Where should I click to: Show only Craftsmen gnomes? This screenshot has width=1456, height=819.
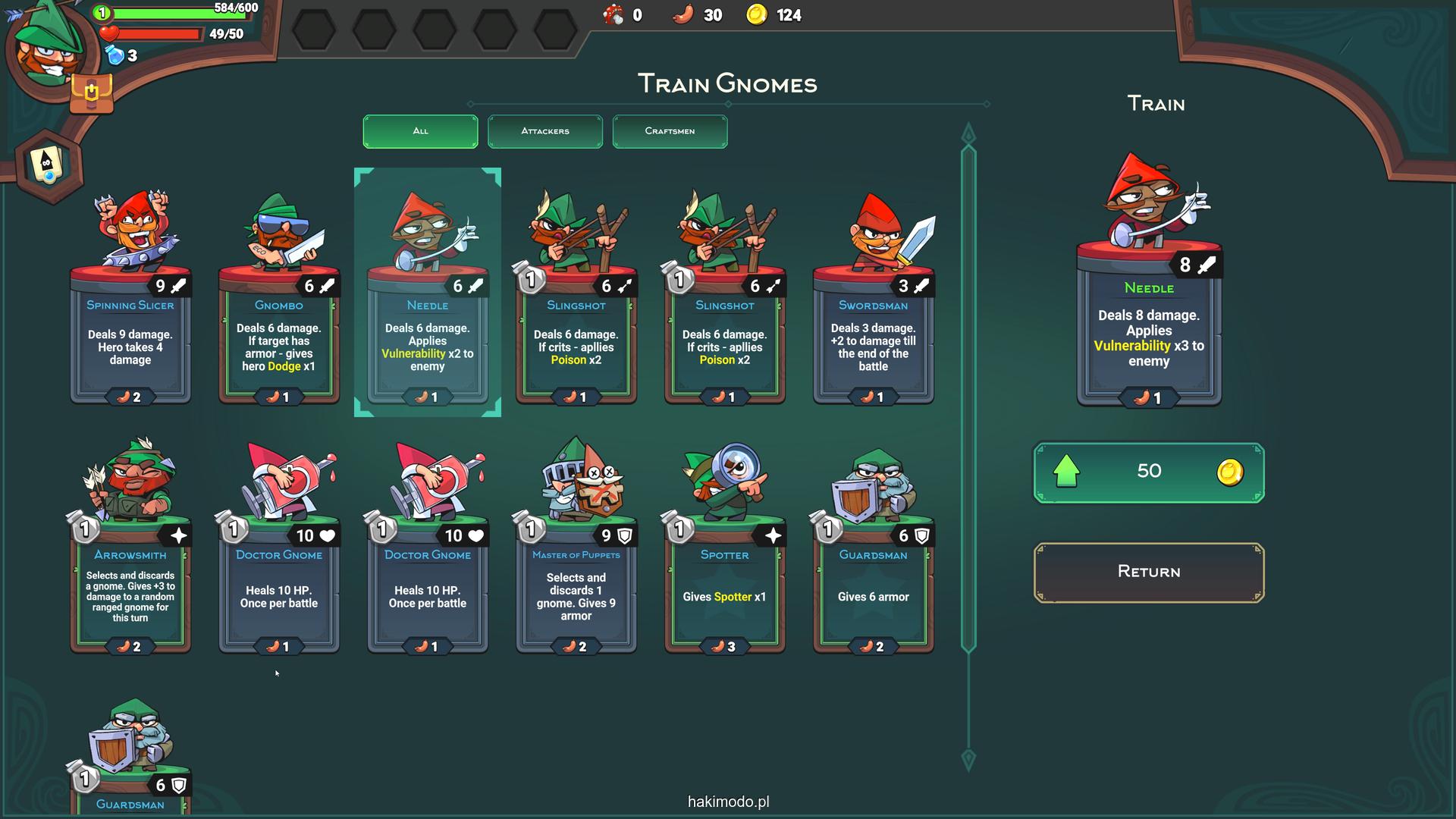(670, 131)
